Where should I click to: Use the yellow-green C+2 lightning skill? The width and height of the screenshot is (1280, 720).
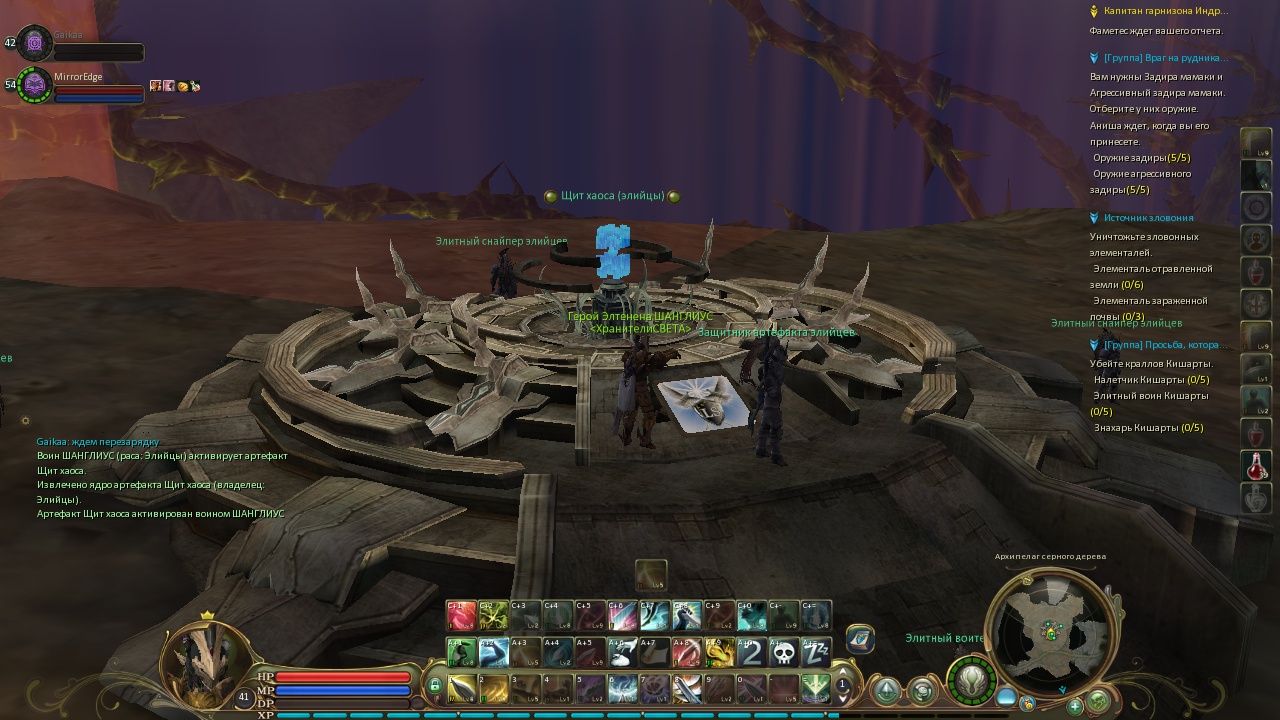[493, 615]
